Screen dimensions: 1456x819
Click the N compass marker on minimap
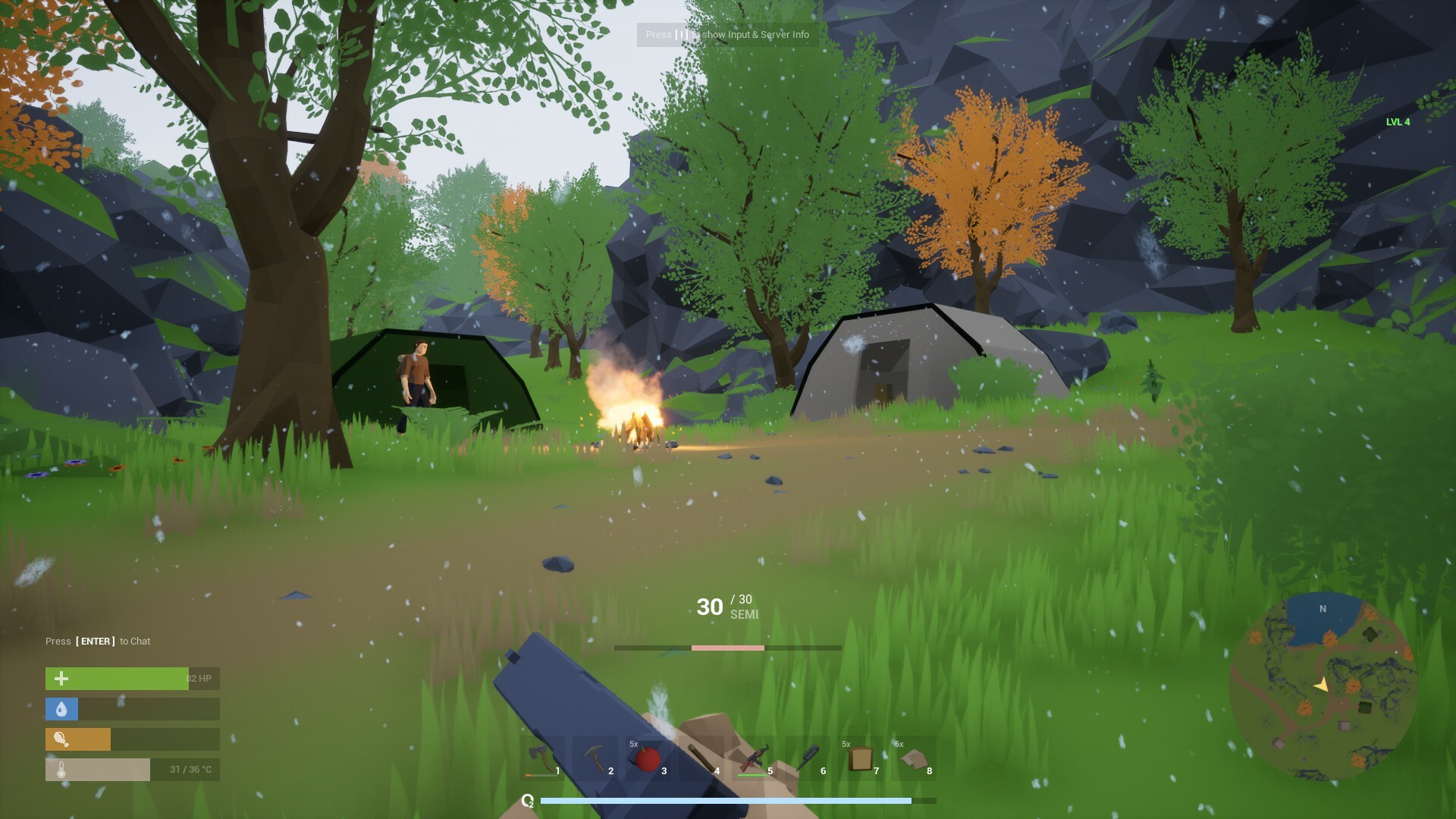[1323, 609]
